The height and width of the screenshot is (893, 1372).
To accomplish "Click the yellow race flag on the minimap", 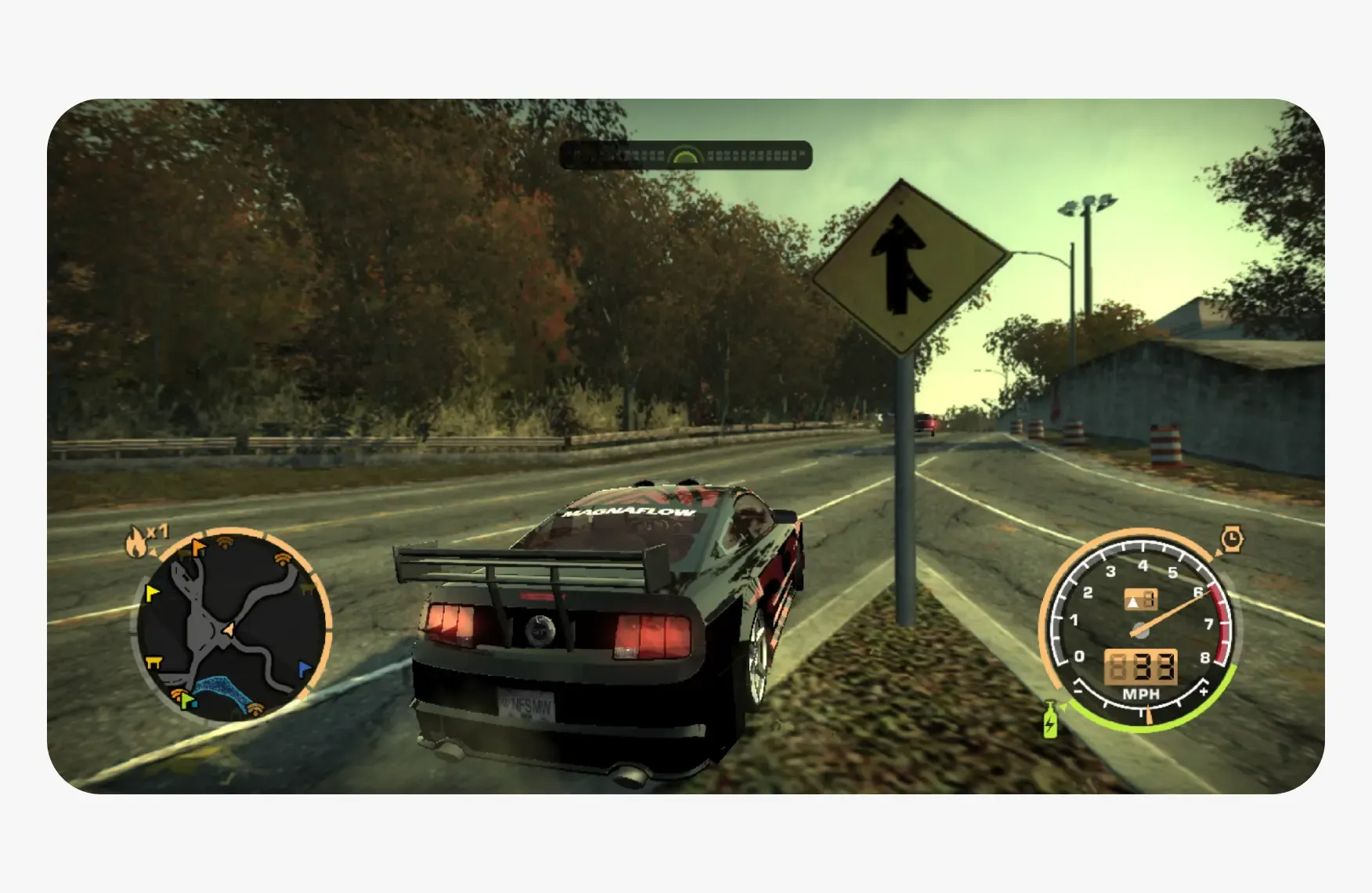I will 152,593.
